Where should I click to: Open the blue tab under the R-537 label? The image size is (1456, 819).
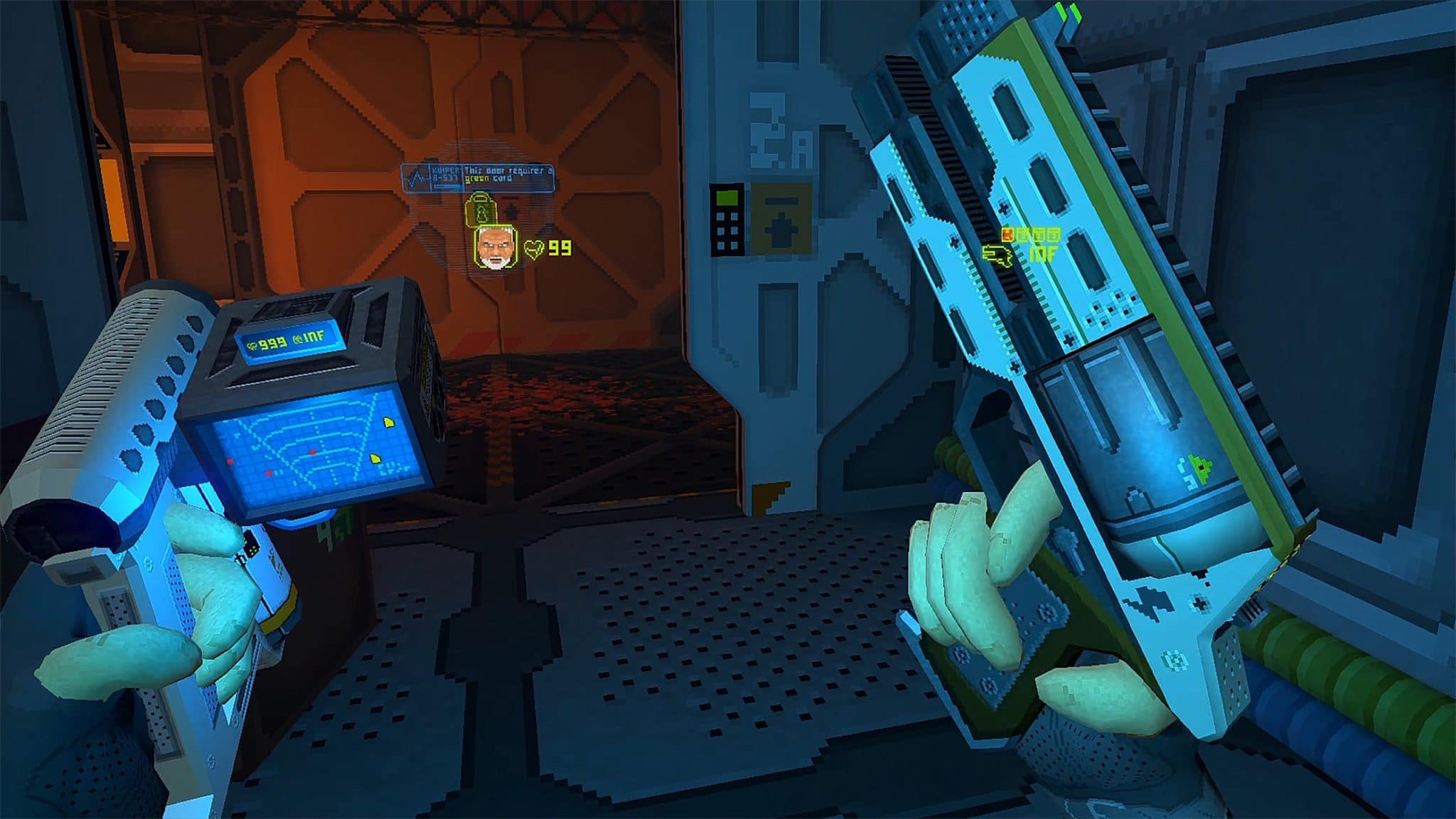(448, 186)
